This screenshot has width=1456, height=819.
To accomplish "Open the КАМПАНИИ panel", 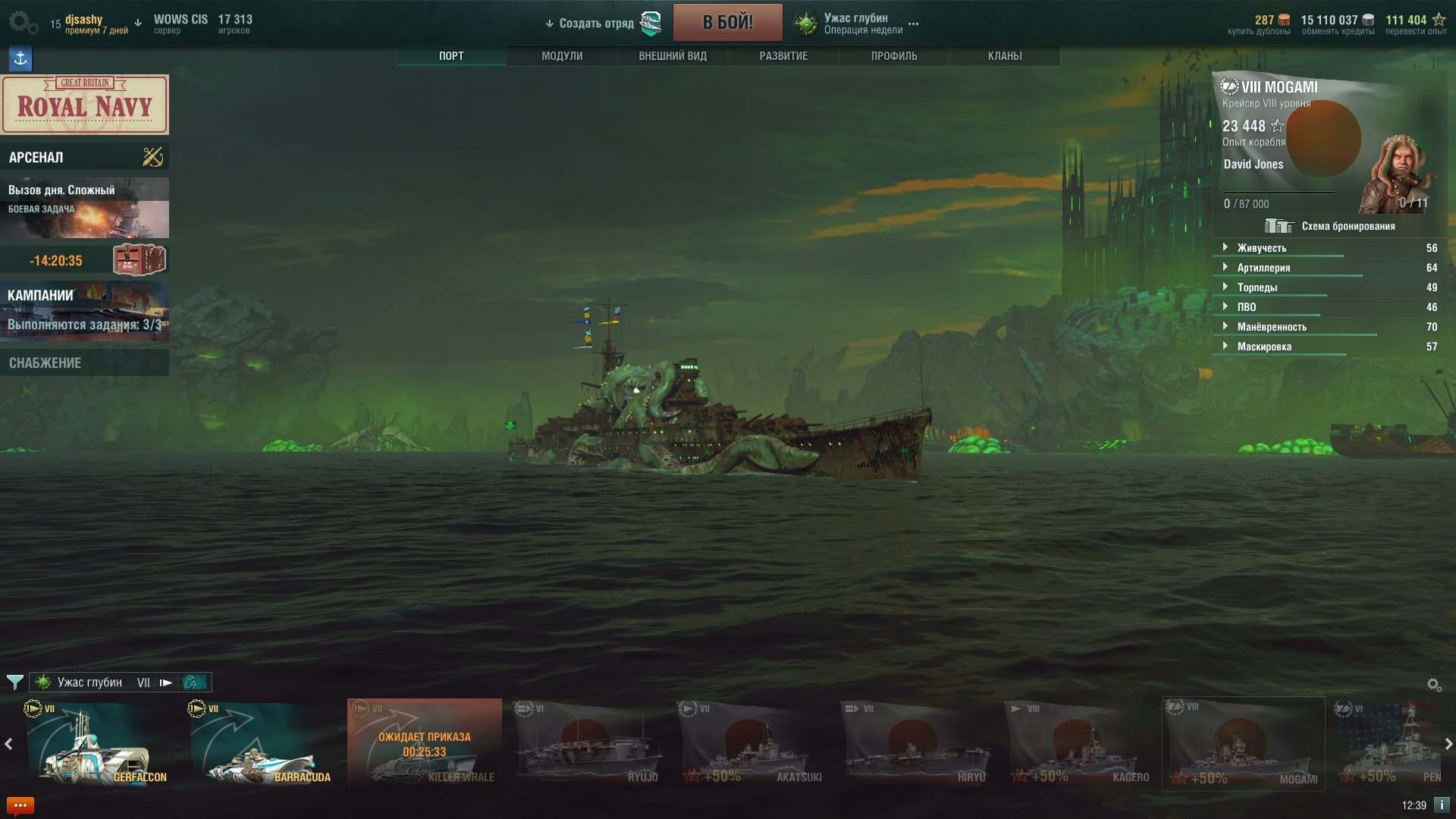I will pos(85,310).
